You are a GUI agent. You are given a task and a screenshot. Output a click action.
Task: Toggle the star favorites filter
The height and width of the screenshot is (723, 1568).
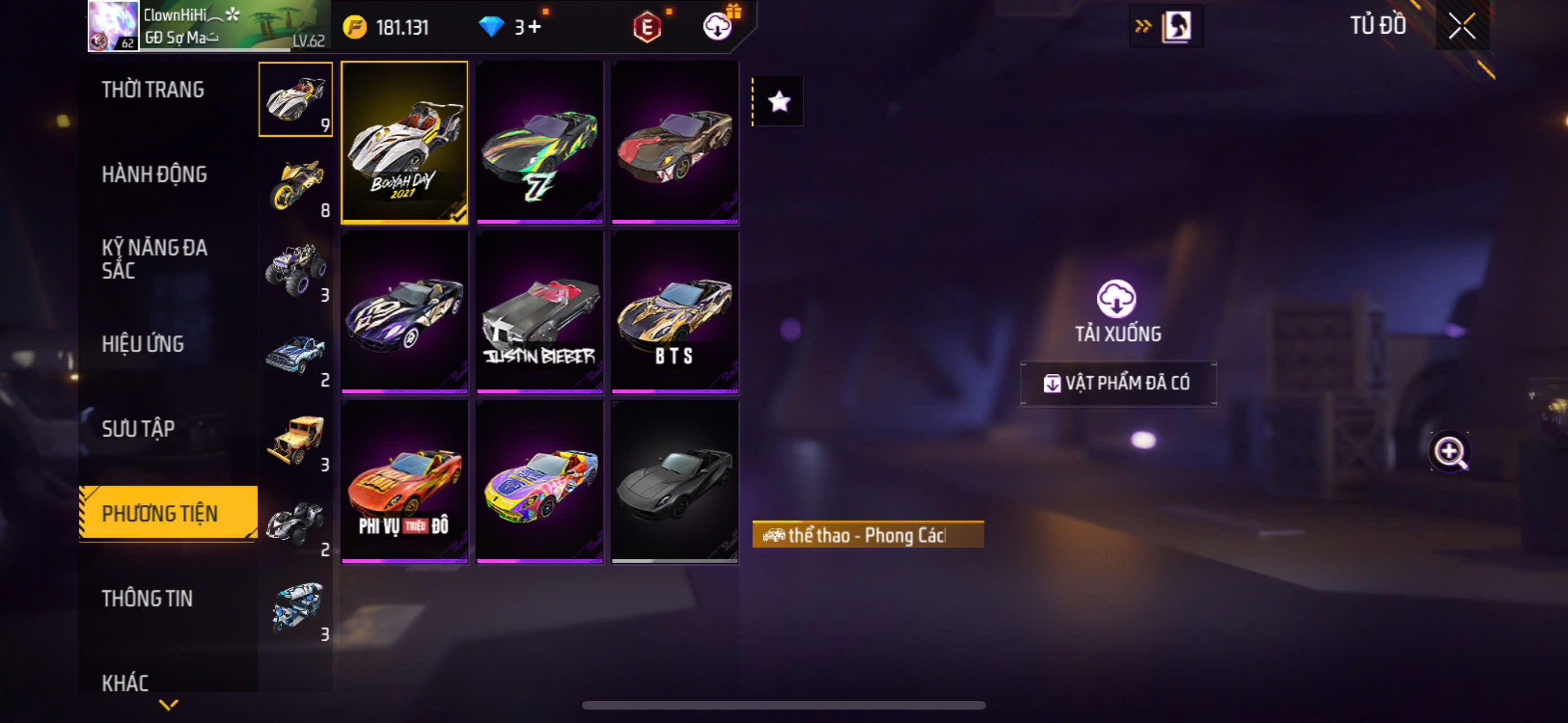[778, 101]
